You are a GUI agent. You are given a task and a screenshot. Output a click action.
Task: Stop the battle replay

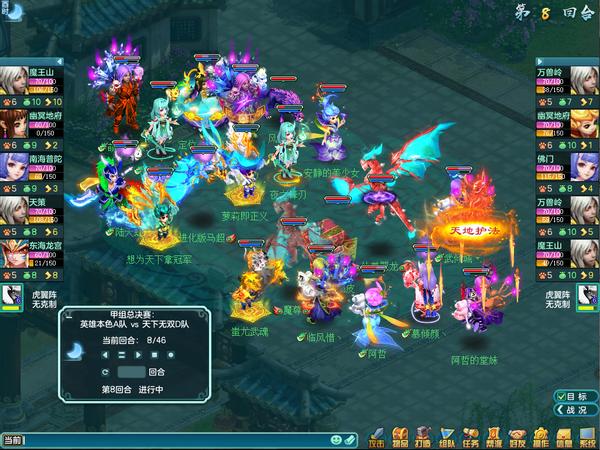point(154,354)
